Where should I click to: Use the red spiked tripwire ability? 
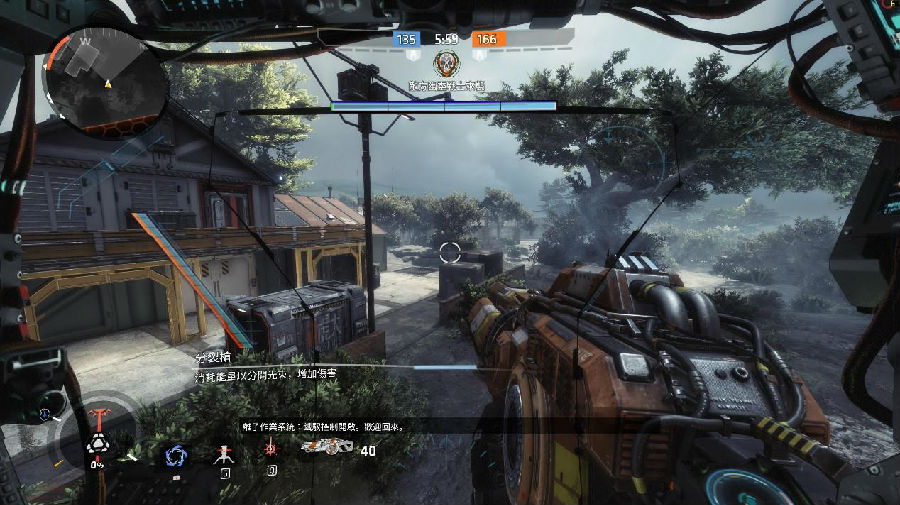point(271,451)
